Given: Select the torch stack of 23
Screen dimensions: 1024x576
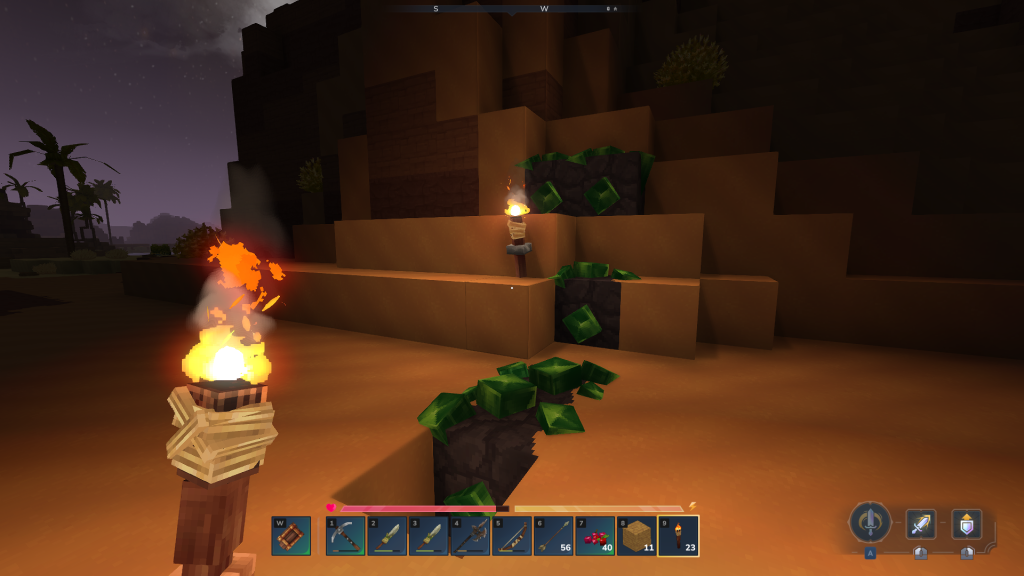Looking at the screenshot, I should [678, 536].
